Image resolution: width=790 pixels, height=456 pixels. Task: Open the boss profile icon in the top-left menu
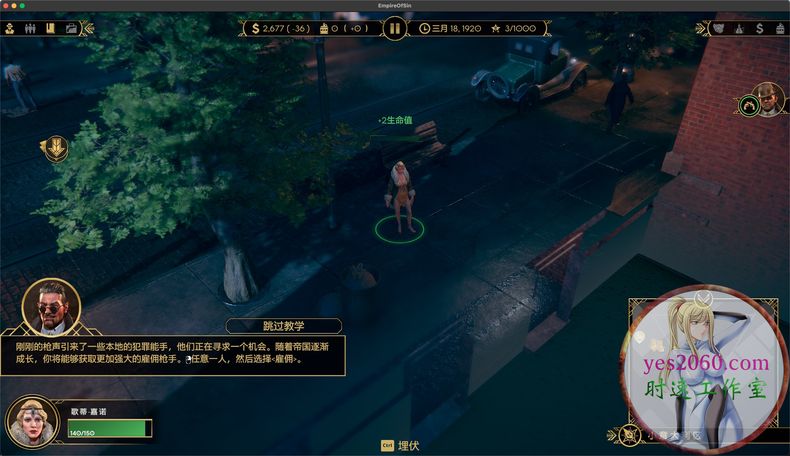coord(9,28)
